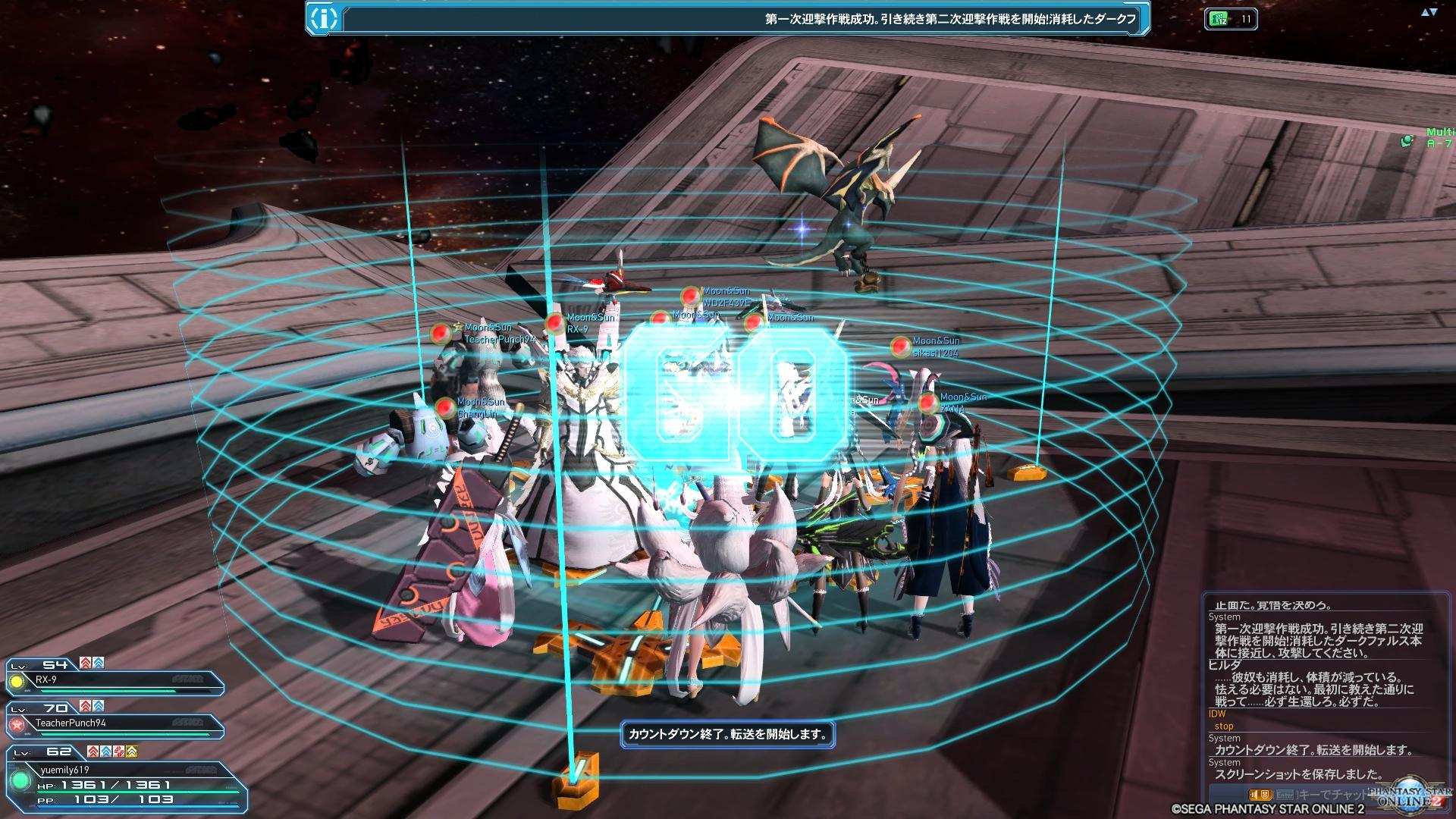Toggle the gold buff icon in yuemily619's status row
1456x819 pixels.
click(x=131, y=752)
